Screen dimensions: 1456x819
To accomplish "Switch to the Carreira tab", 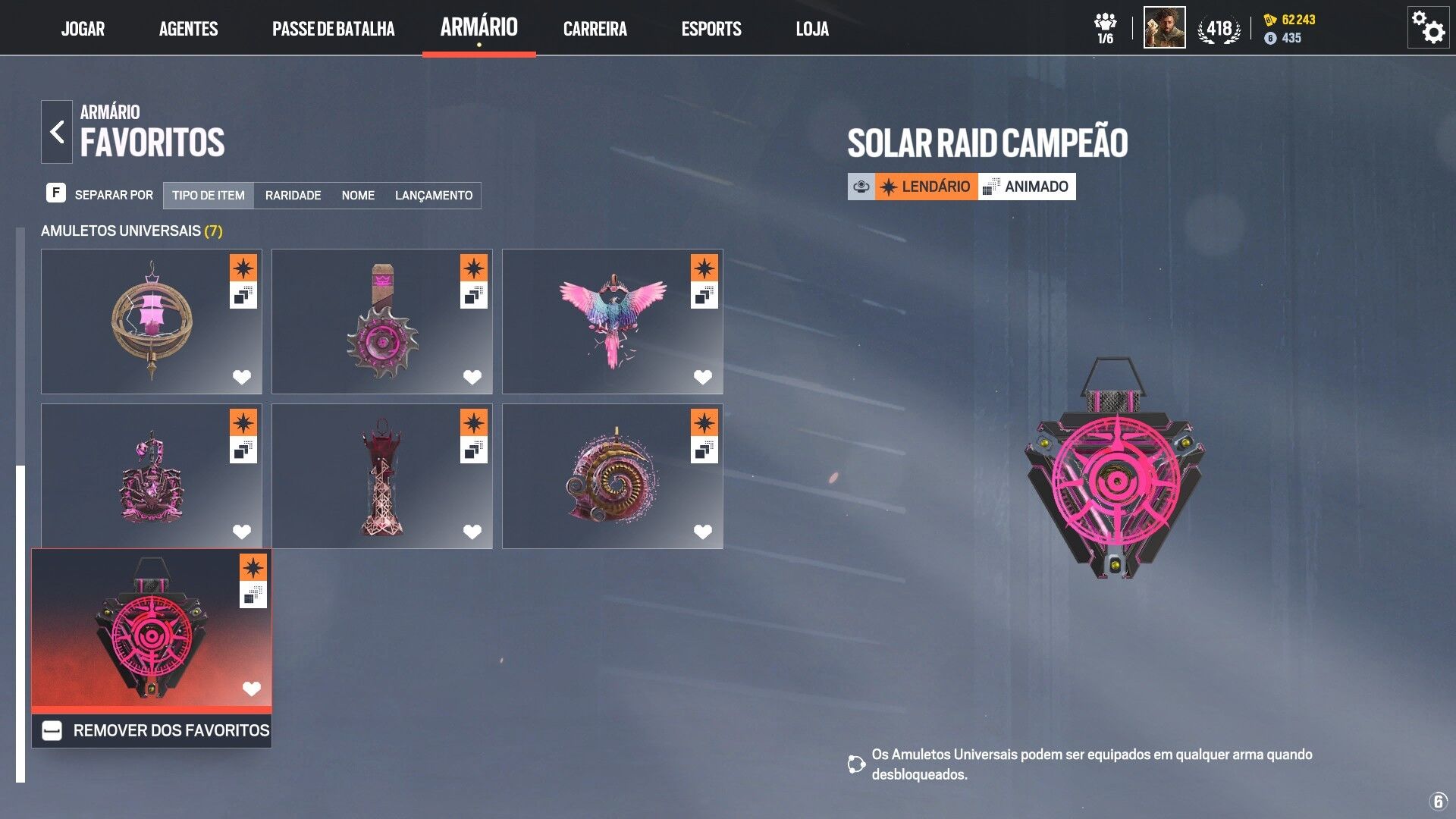I will 595,29.
